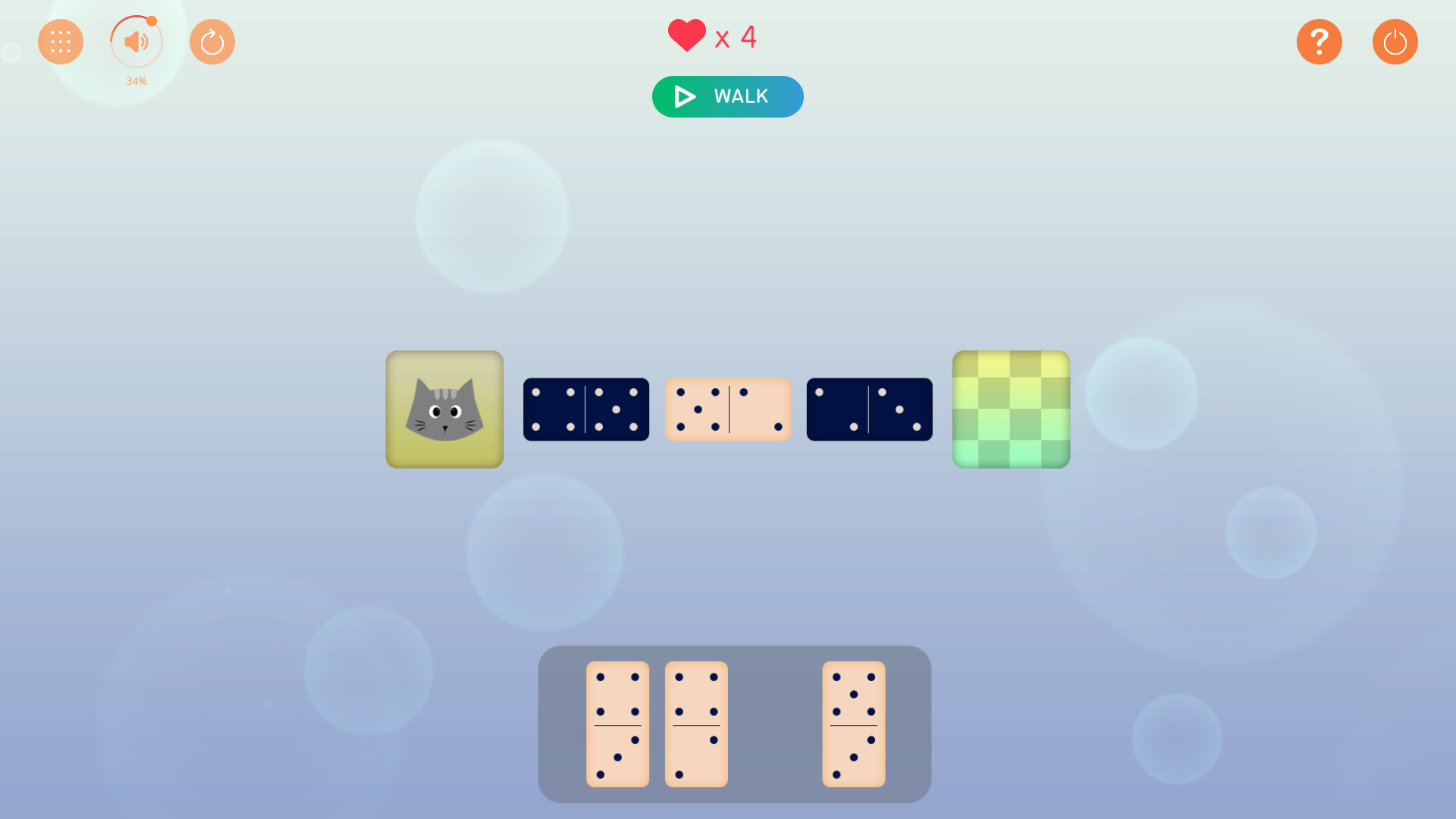The height and width of the screenshot is (819, 1456).
Task: Pick the 4|2 domino from the tray
Action: click(695, 724)
